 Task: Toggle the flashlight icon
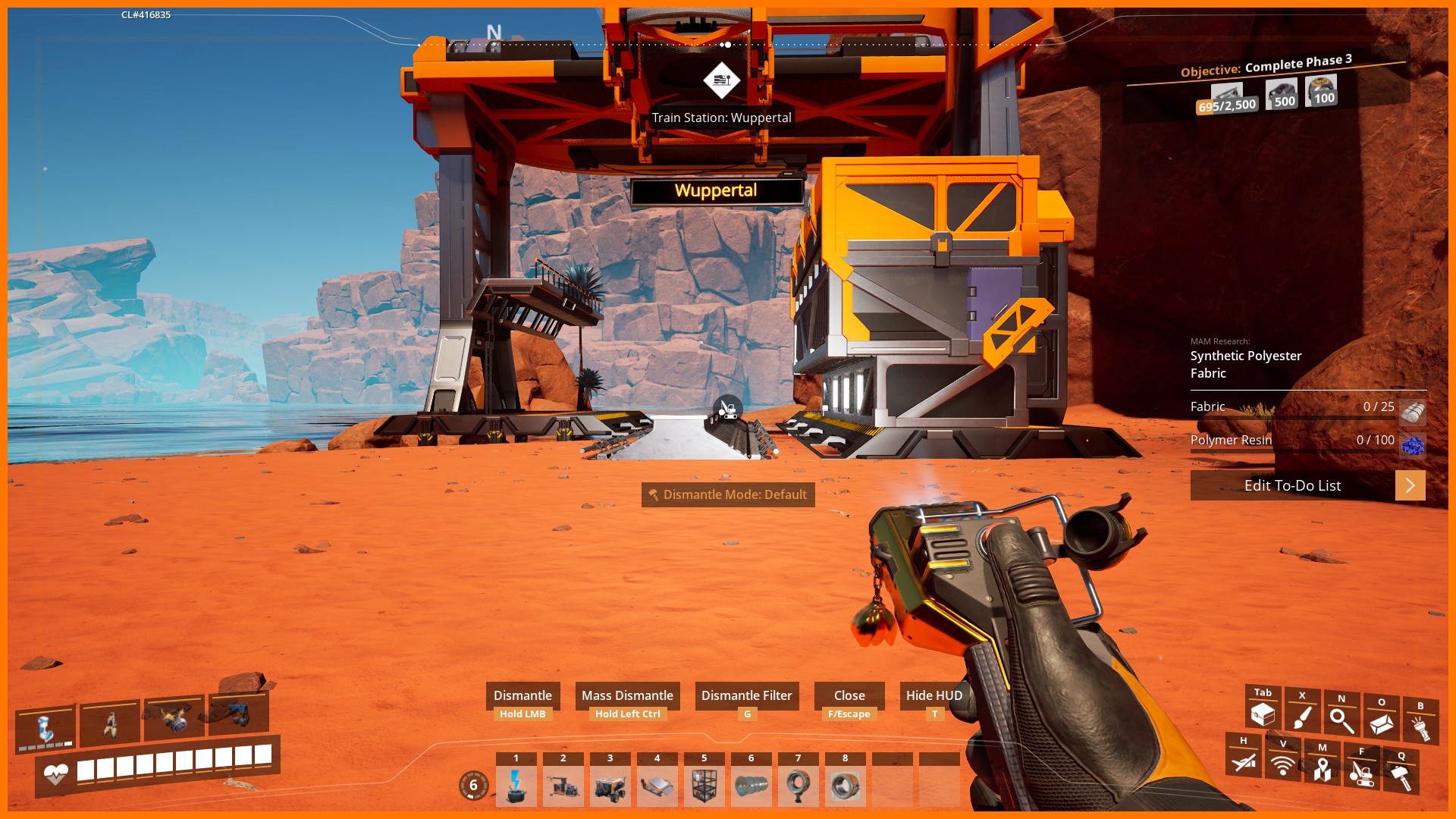pyautogui.click(x=1420, y=727)
